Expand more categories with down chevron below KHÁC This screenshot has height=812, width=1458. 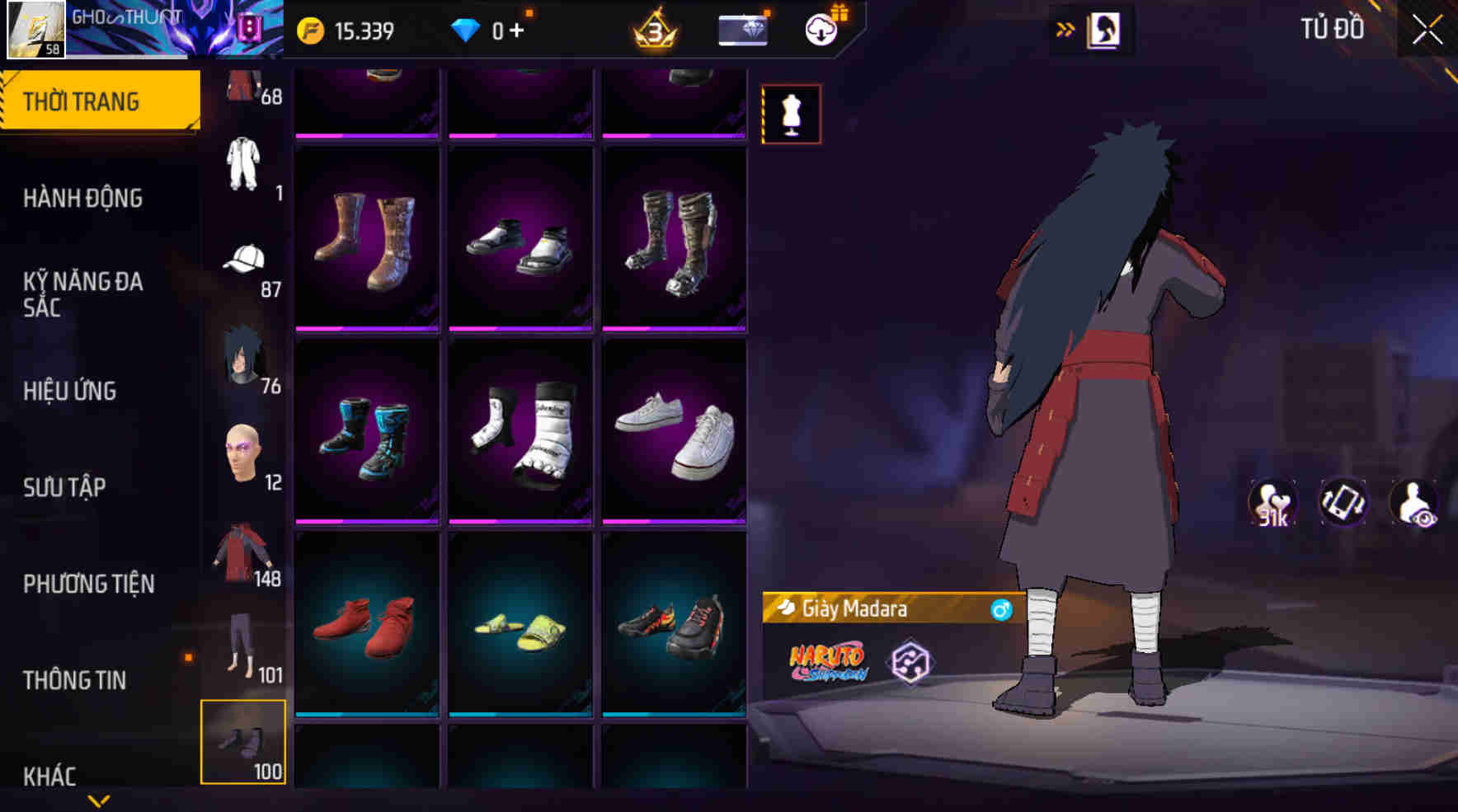(99, 801)
